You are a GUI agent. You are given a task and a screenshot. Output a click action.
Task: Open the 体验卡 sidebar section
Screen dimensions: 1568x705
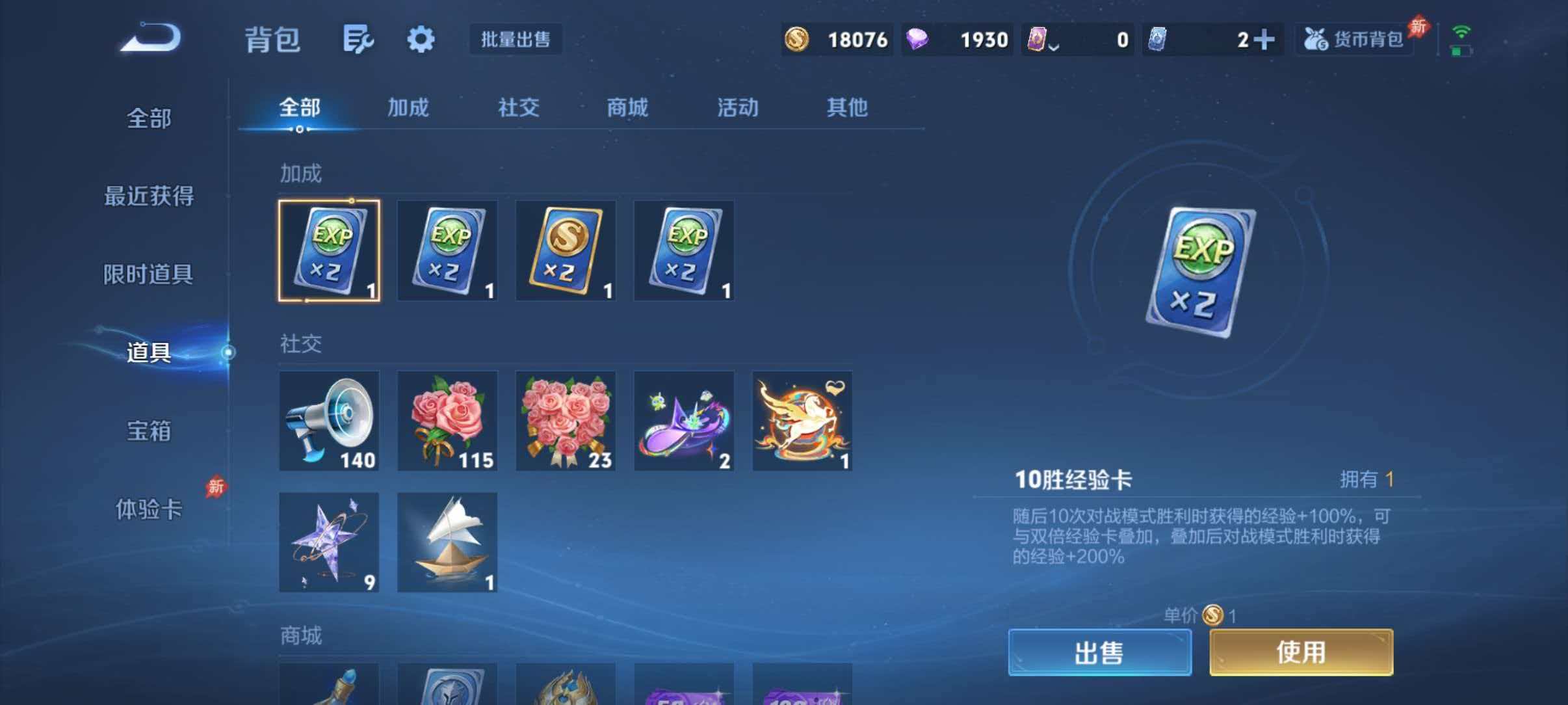point(148,512)
